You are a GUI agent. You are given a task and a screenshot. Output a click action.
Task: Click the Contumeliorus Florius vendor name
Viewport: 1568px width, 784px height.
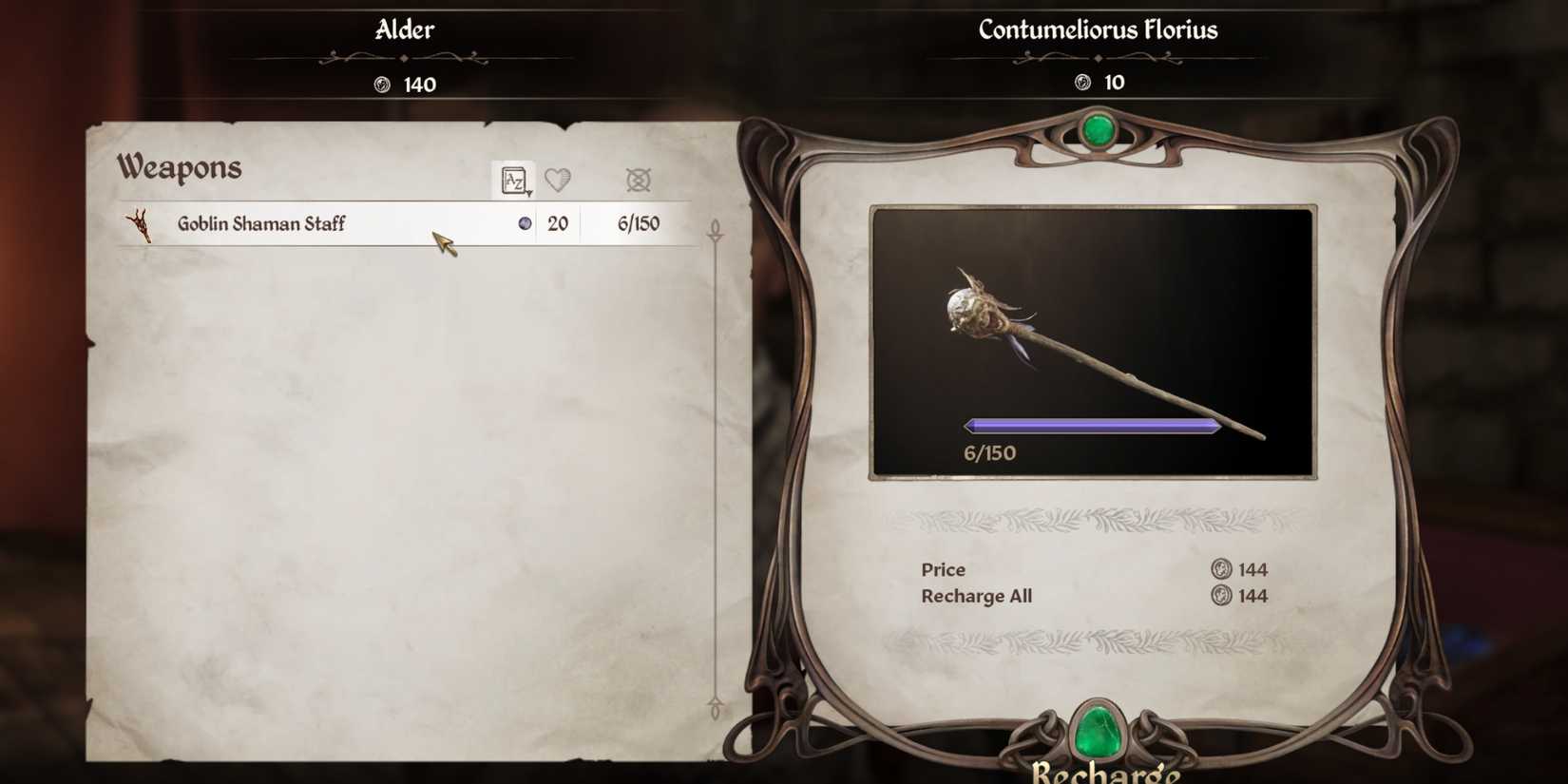1097,29
